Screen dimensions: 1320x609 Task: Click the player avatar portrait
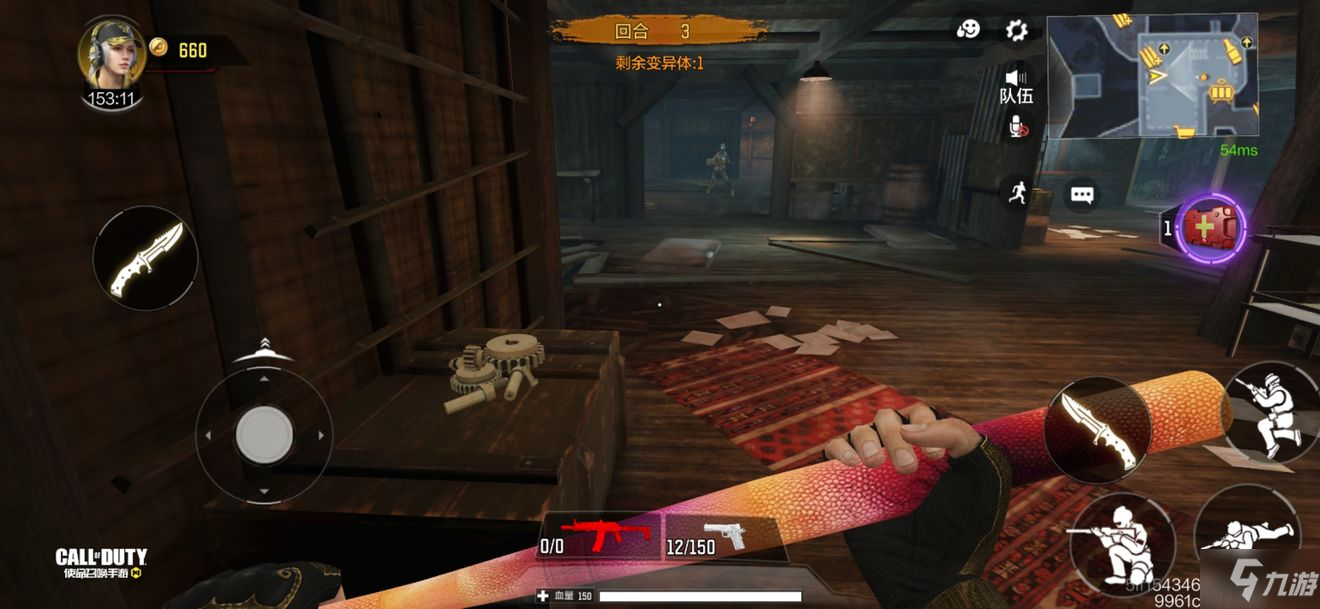click(x=112, y=54)
